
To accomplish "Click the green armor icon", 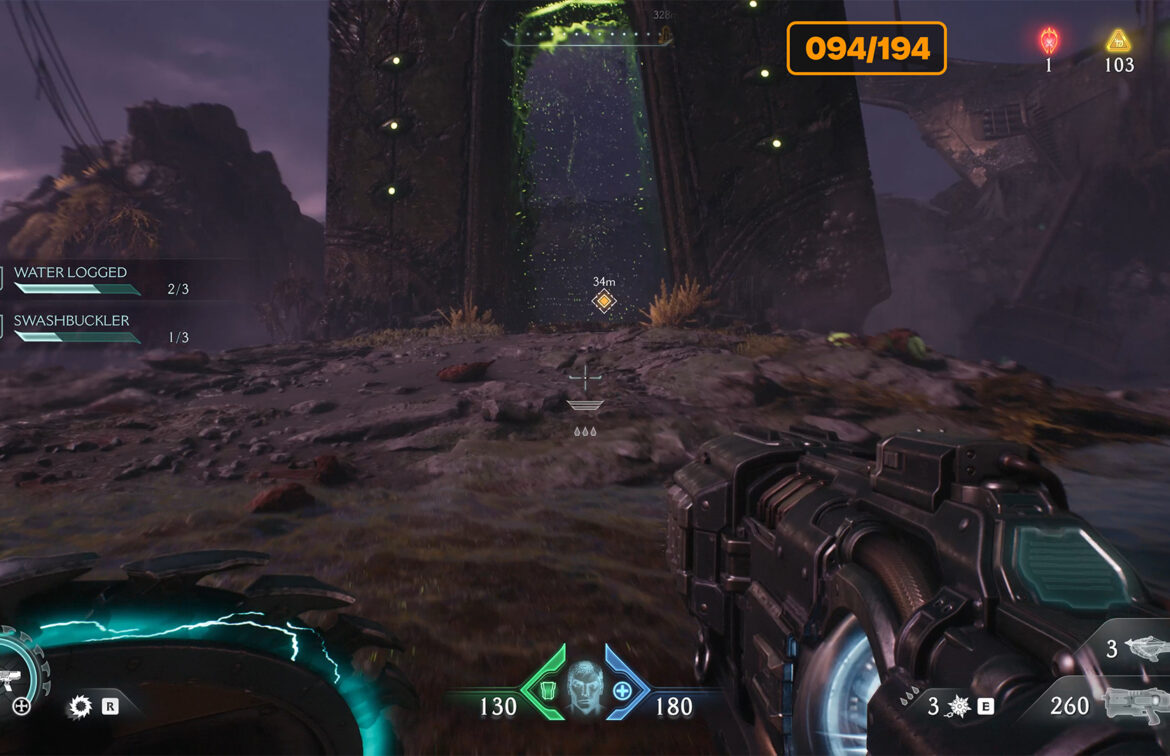I will point(546,690).
